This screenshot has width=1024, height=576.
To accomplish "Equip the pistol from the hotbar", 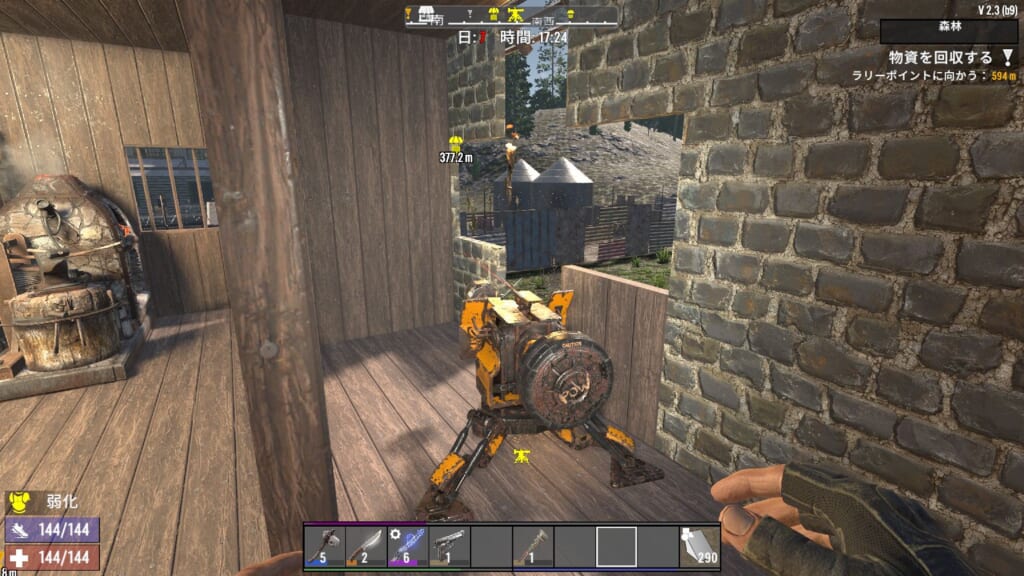I will pos(449,547).
